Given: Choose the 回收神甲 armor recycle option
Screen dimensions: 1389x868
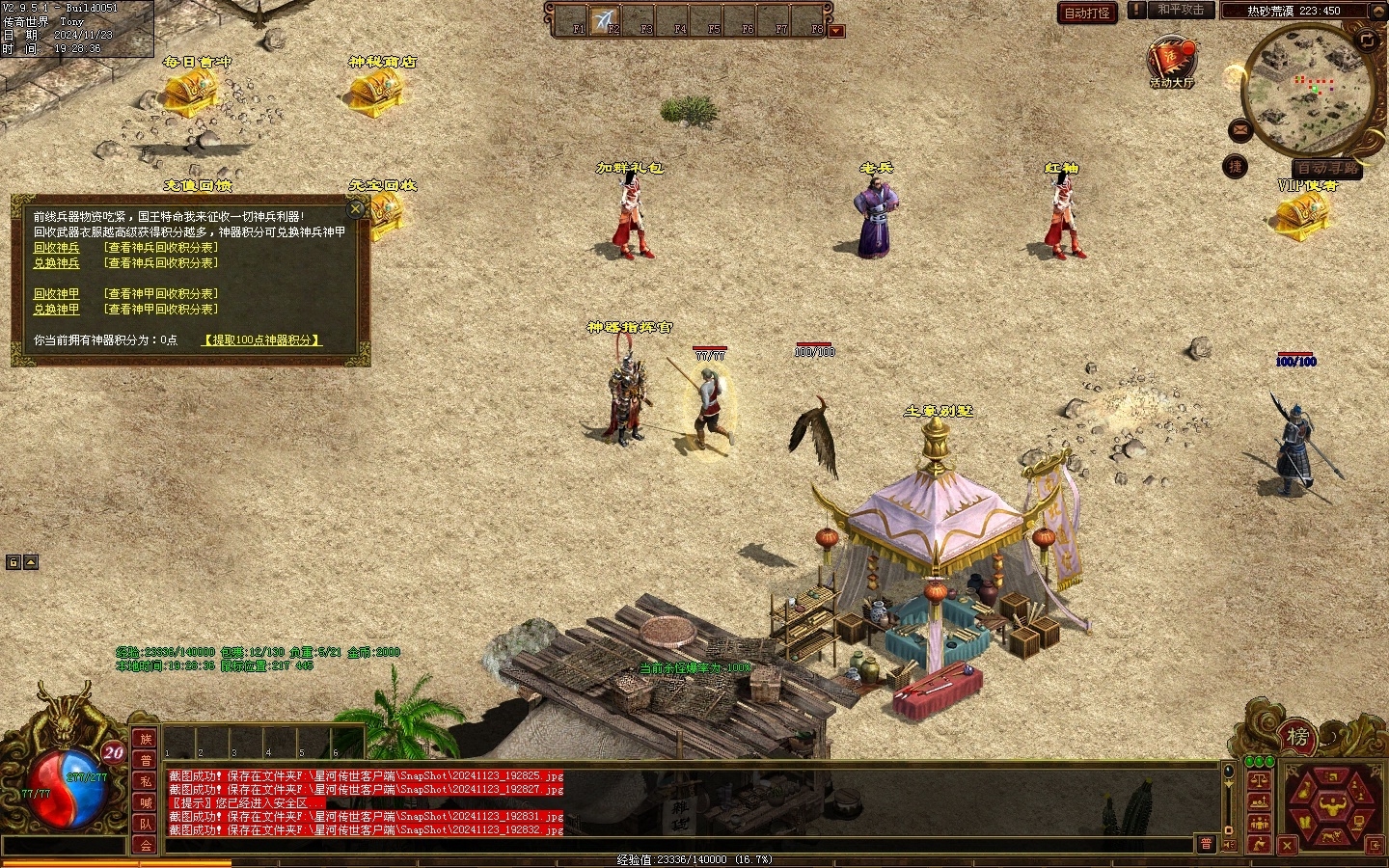Looking at the screenshot, I should click(57, 294).
